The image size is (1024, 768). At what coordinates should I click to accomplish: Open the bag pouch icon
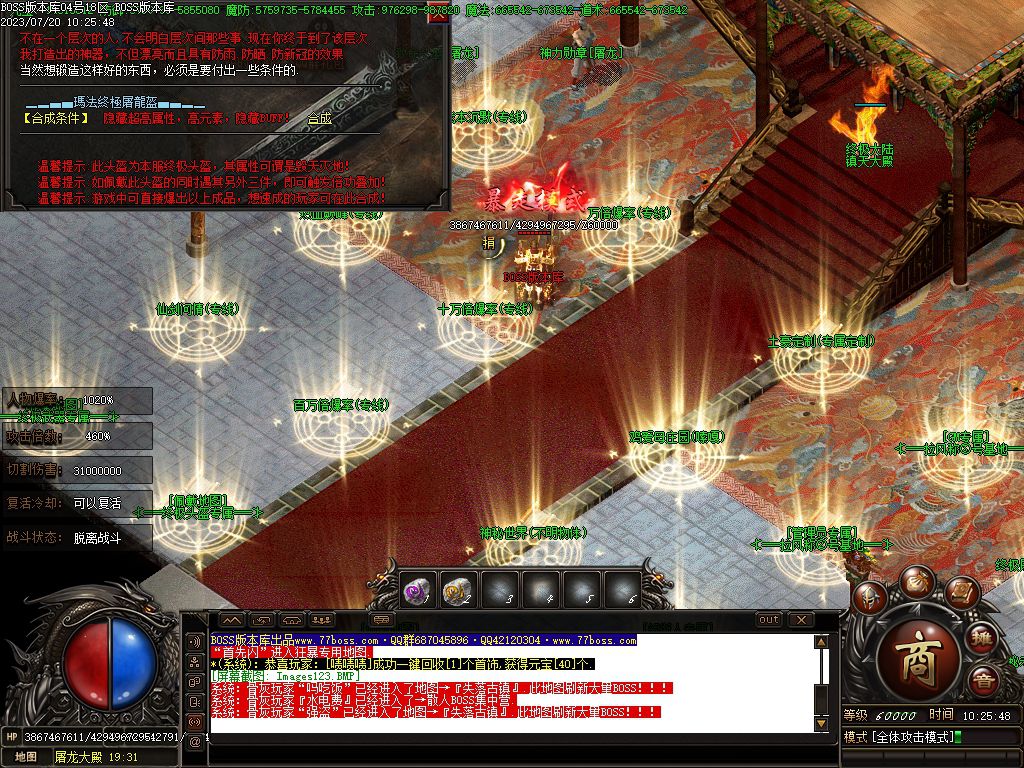pyautogui.click(x=916, y=581)
